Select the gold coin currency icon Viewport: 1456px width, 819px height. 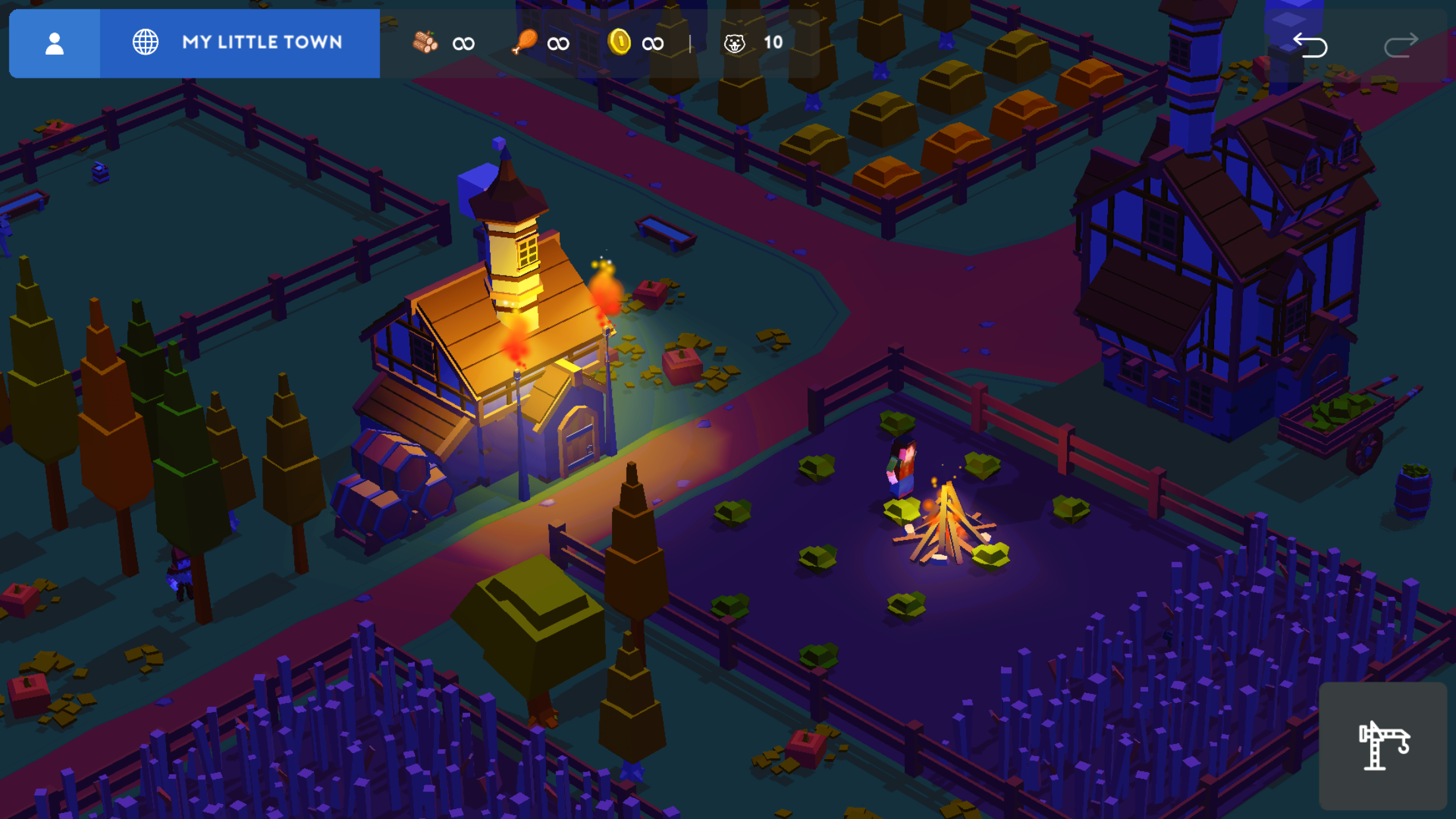621,42
